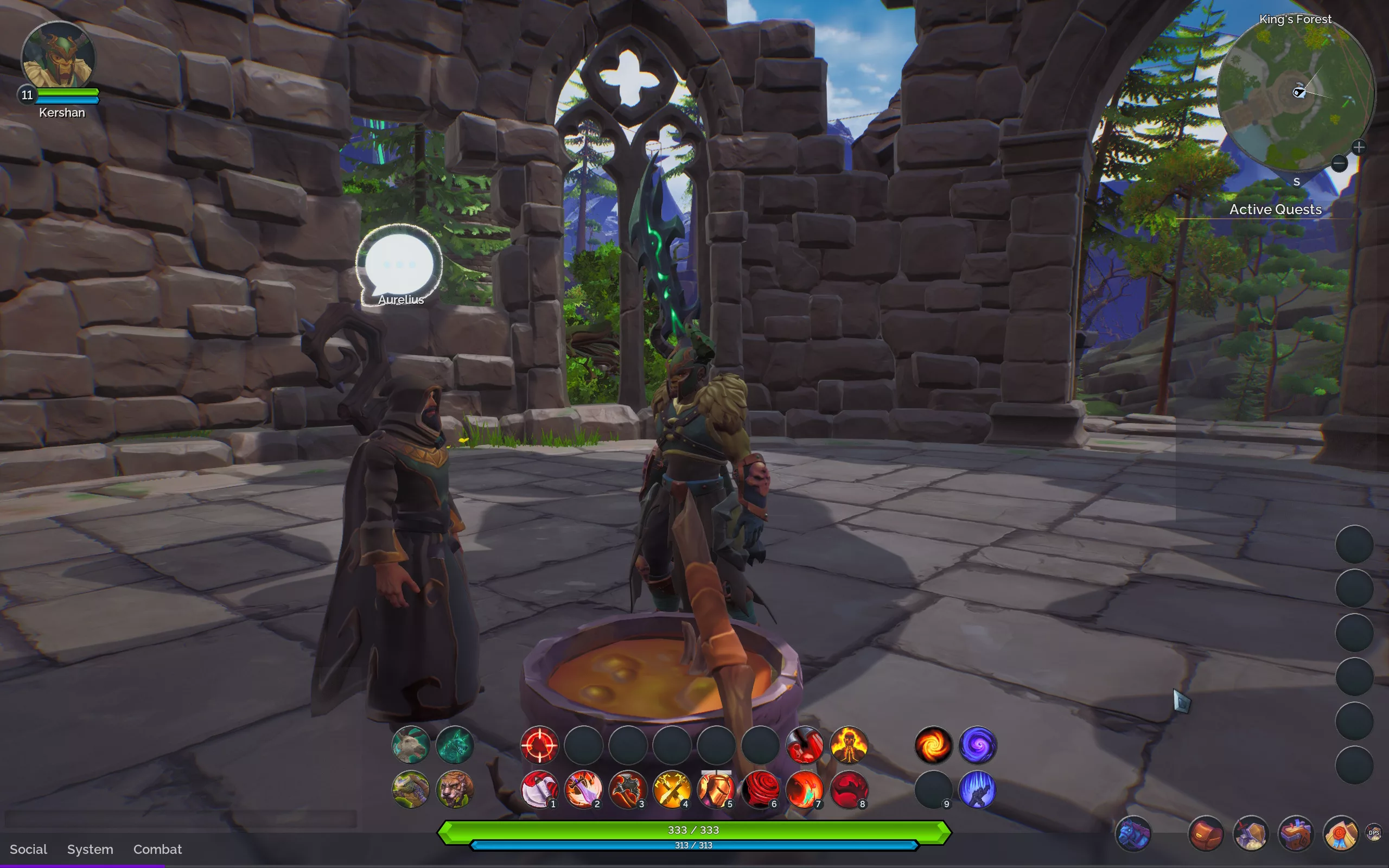Select the tiger companion icon

click(455, 789)
